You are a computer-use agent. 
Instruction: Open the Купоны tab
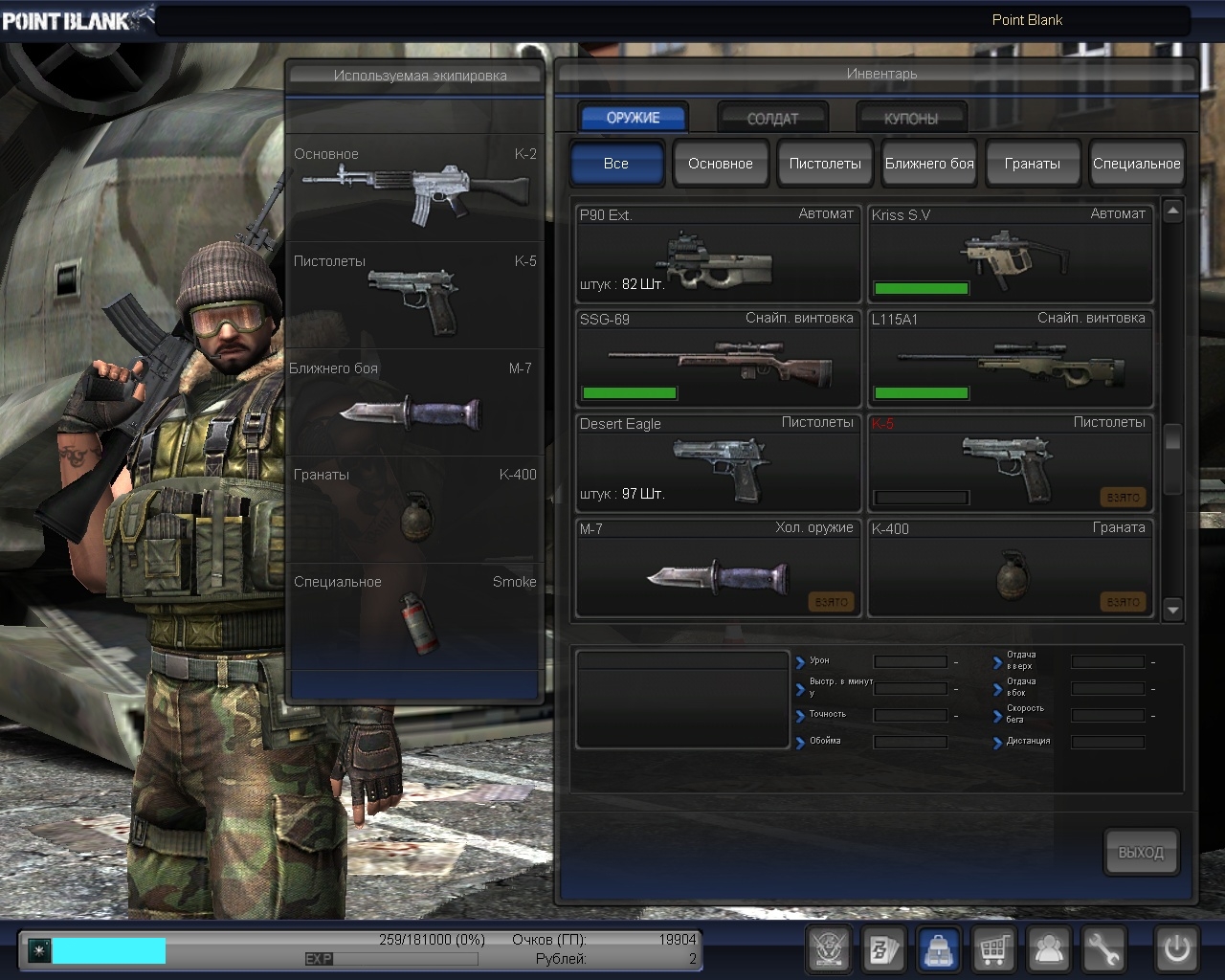(x=910, y=118)
